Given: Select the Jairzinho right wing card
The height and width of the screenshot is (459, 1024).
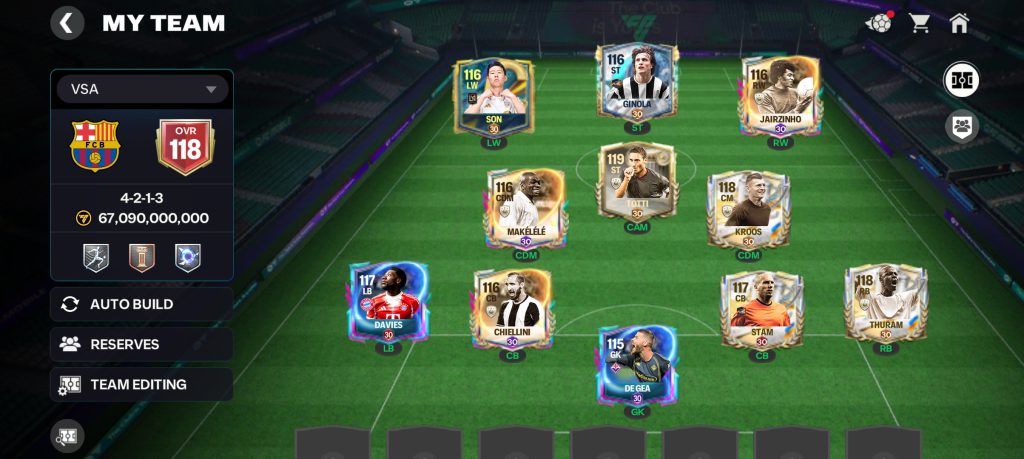Looking at the screenshot, I should 781,96.
